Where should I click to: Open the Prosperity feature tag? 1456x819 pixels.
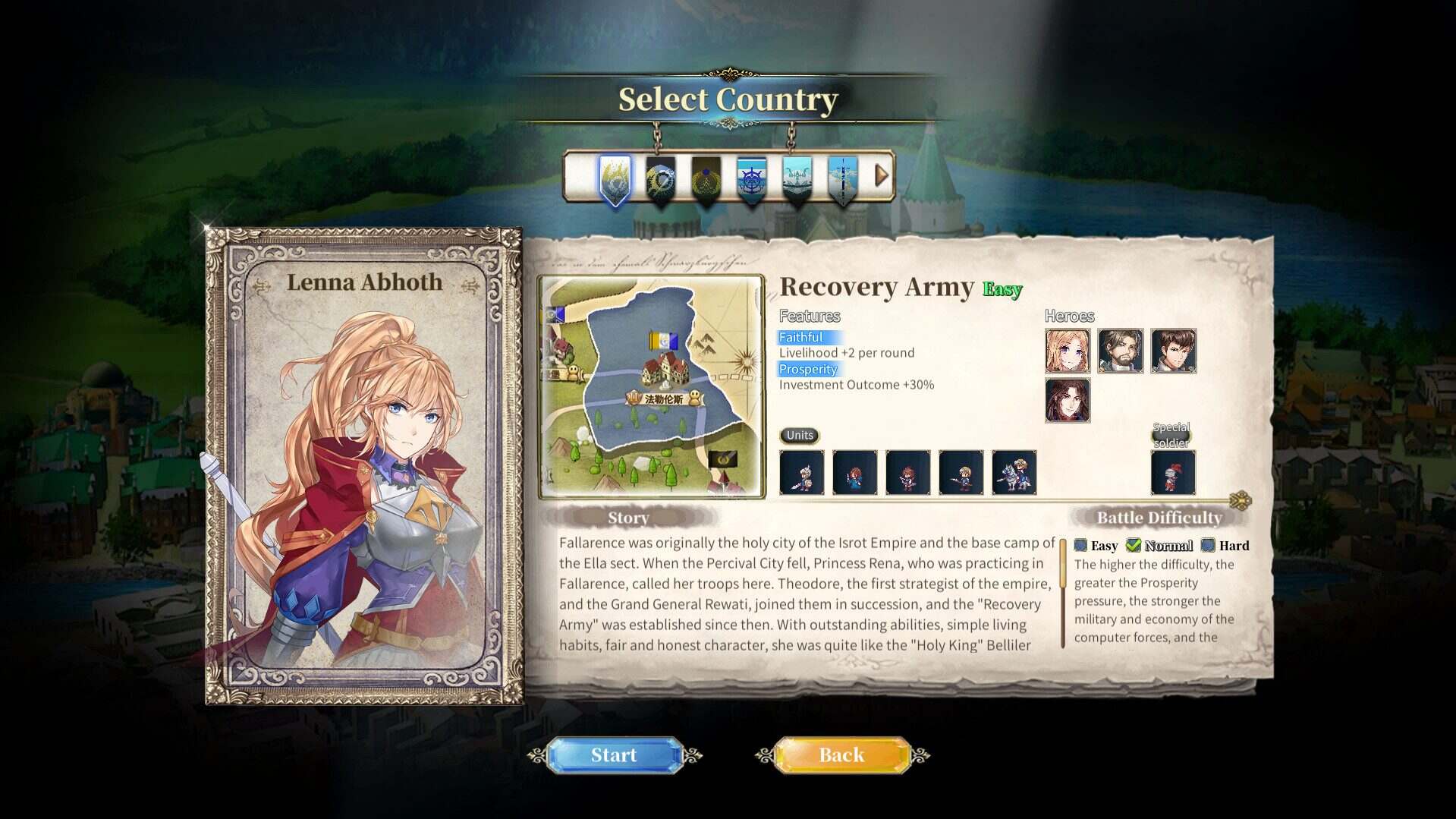coord(807,370)
